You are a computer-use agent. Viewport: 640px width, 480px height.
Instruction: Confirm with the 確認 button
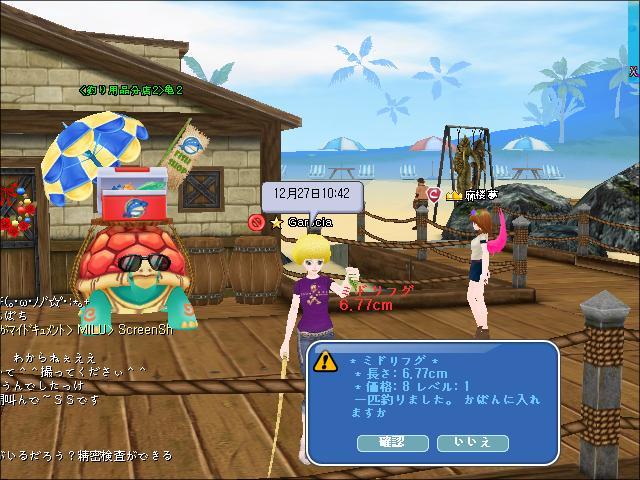[x=391, y=442]
